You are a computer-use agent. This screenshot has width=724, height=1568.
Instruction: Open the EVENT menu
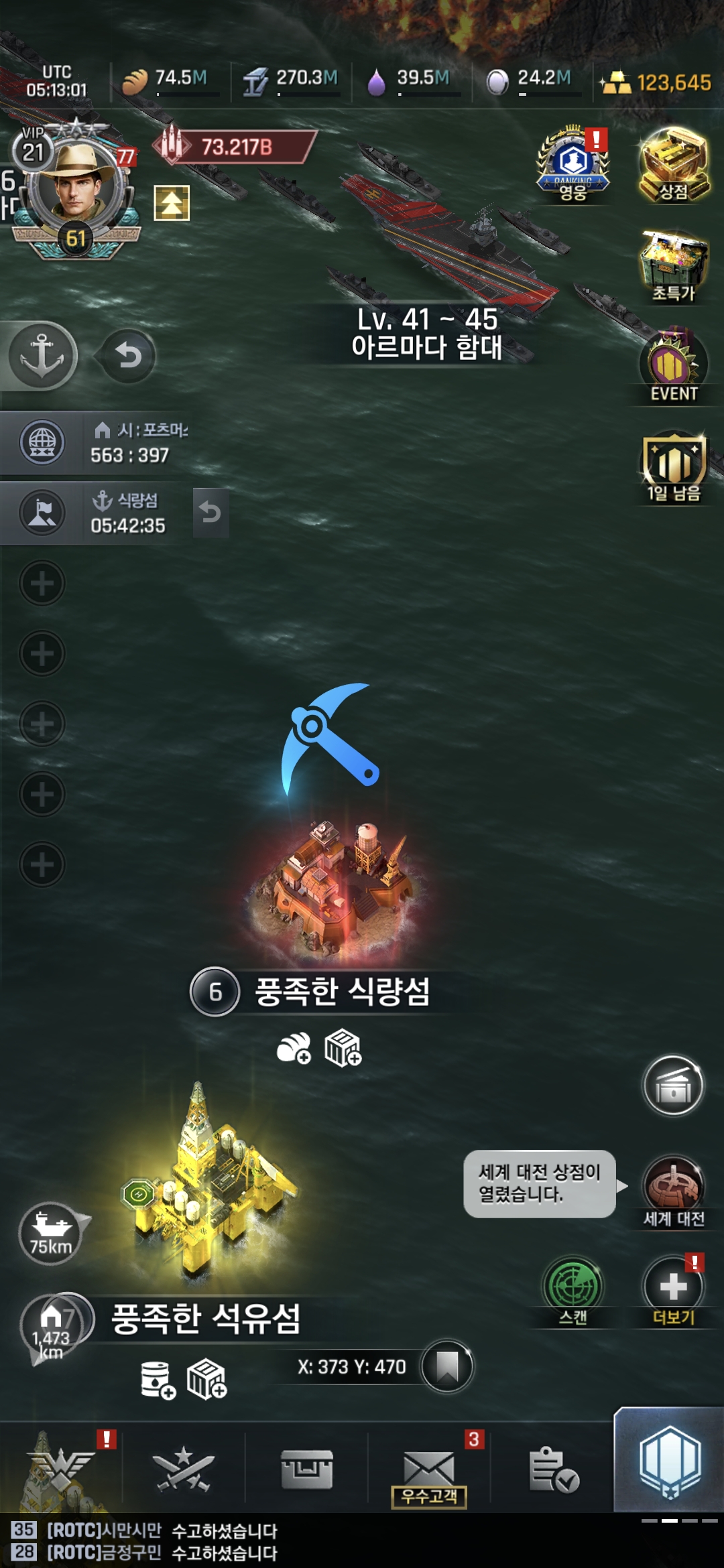click(674, 367)
